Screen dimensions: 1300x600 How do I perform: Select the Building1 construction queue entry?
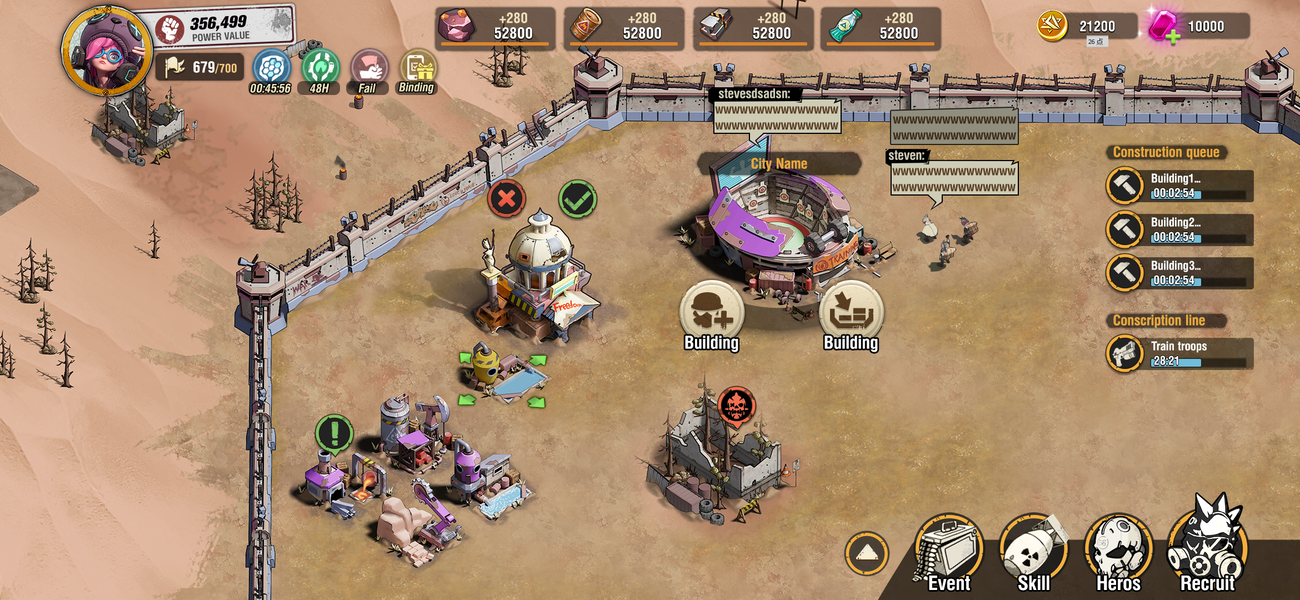point(1180,186)
